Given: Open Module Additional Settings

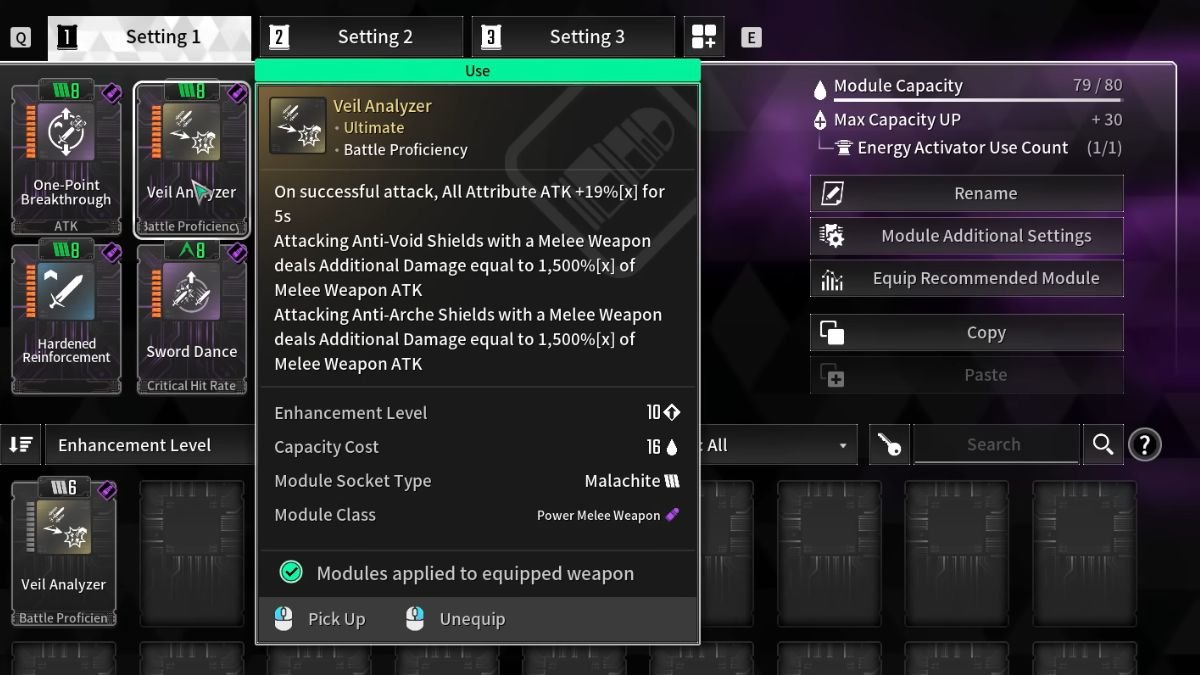Looking at the screenshot, I should point(966,236).
